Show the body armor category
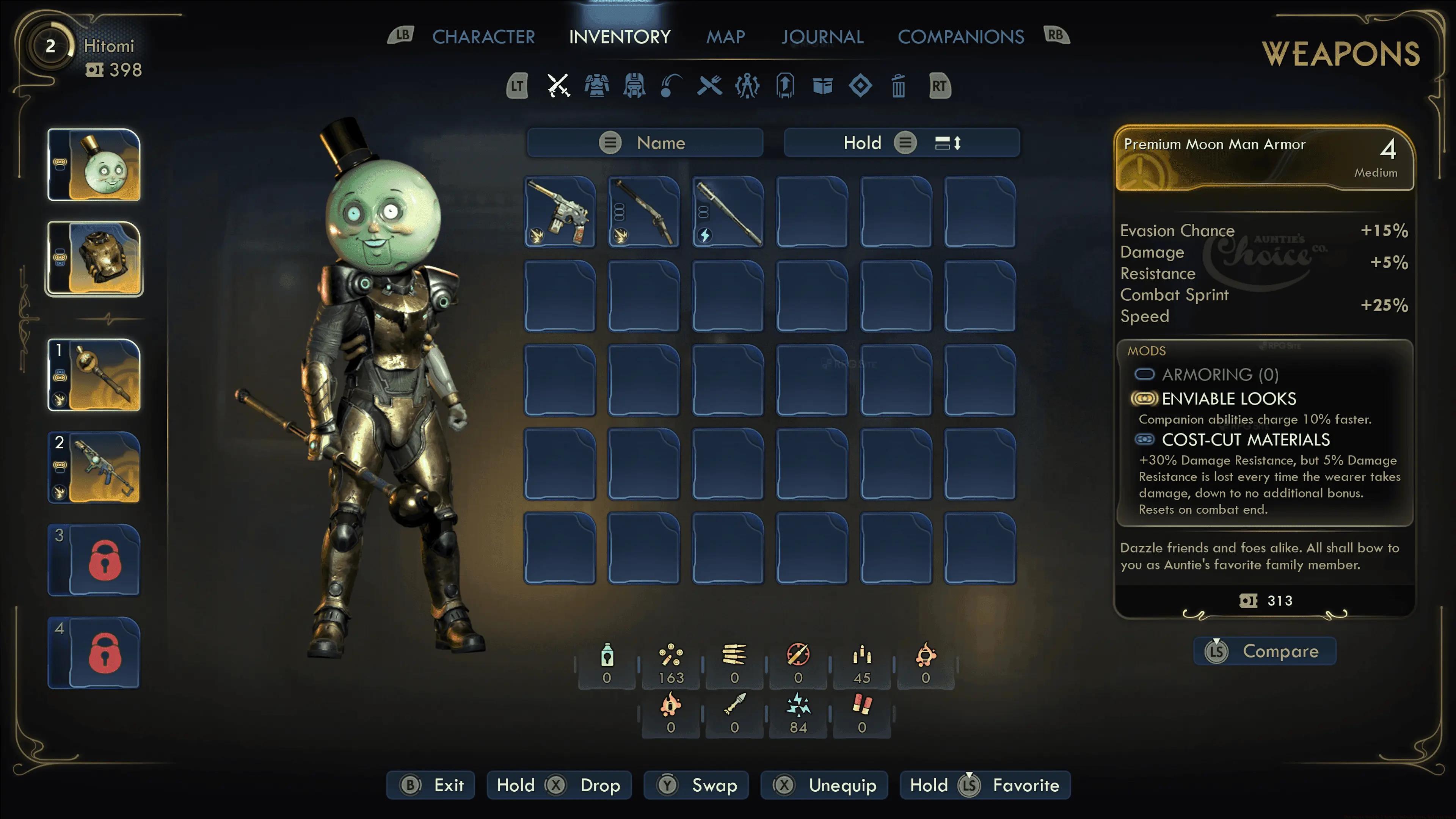Viewport: 1456px width, 819px height. pos(596,86)
